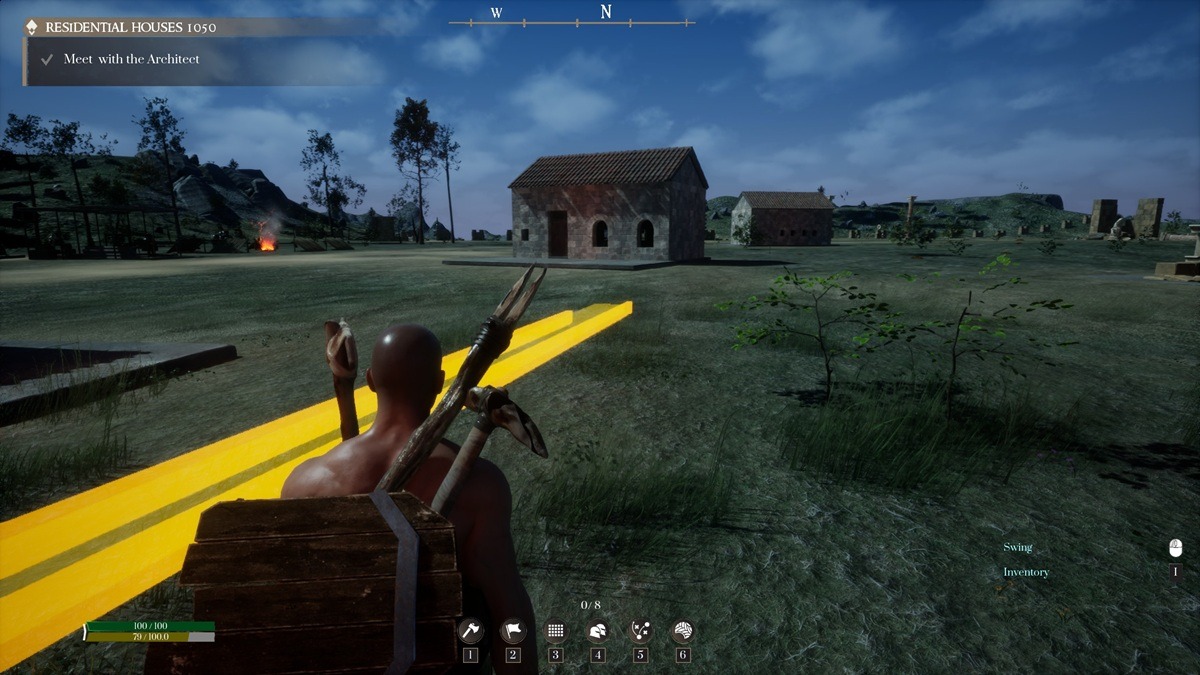Select the striped shell icon

coord(683,631)
